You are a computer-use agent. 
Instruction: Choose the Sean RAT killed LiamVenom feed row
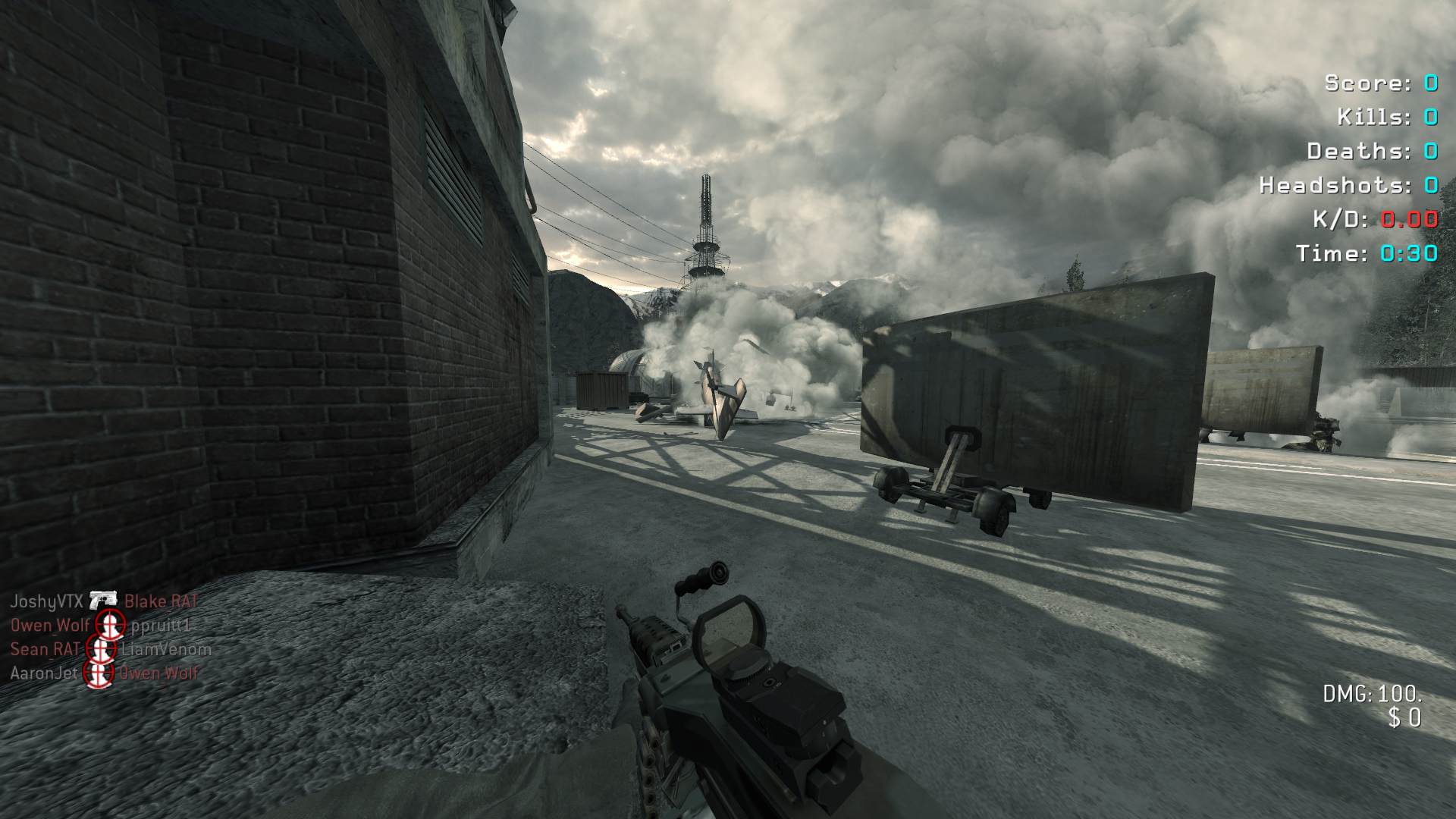pyautogui.click(x=111, y=649)
